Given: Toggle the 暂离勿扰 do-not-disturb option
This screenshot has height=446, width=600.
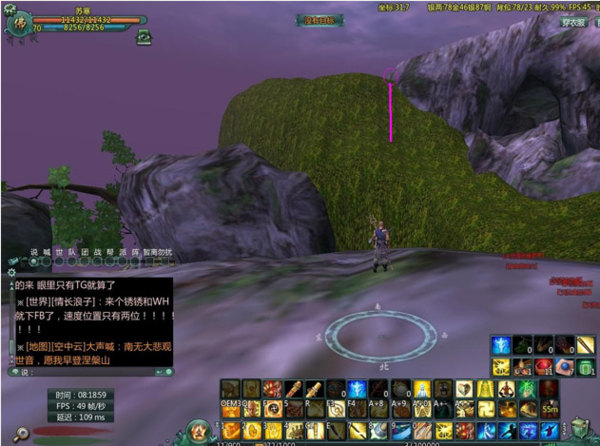Looking at the screenshot, I should coord(157,252).
